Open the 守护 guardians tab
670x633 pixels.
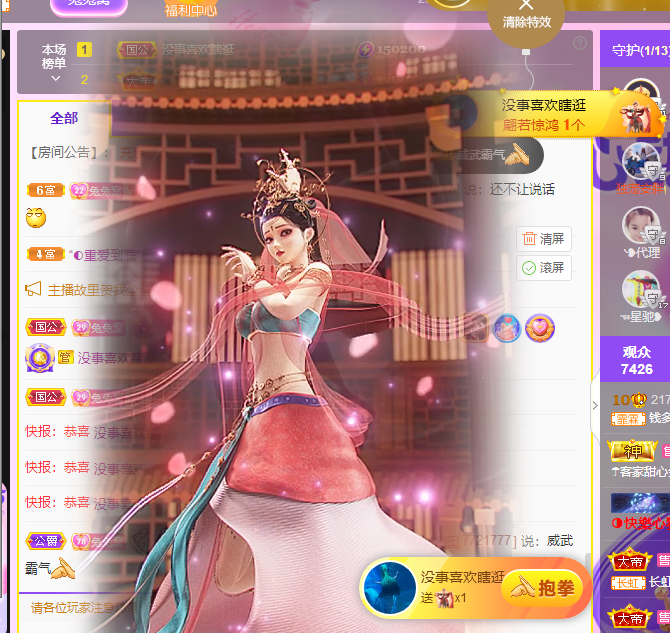(x=634, y=50)
